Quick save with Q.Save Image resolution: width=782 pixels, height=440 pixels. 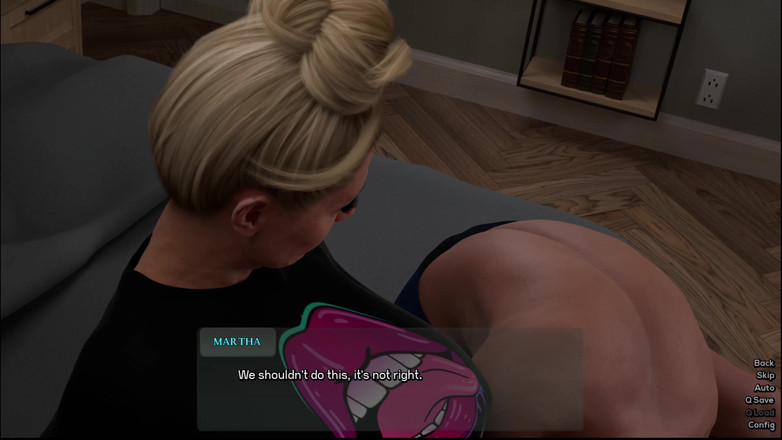760,400
